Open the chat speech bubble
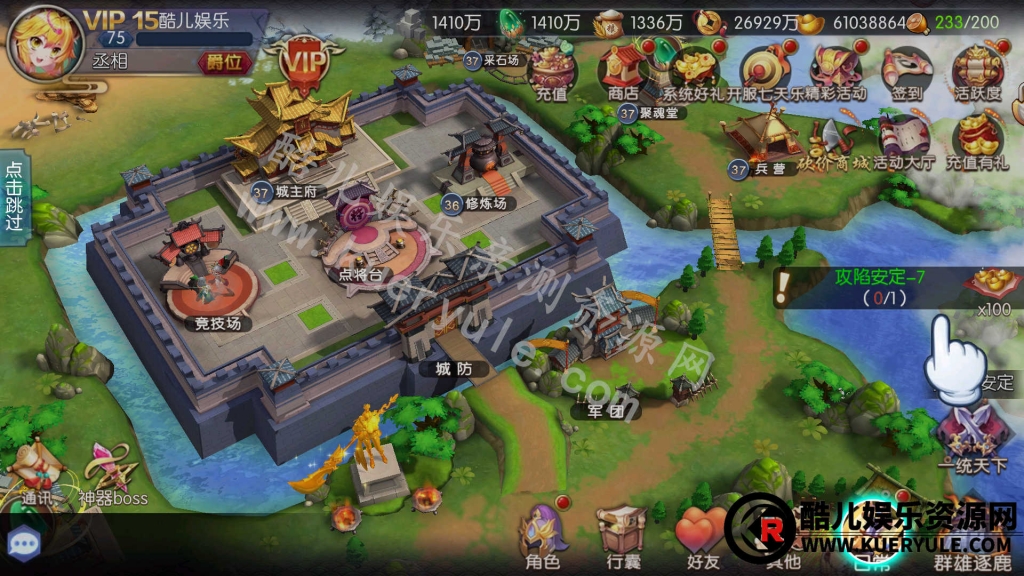 pos(22,543)
